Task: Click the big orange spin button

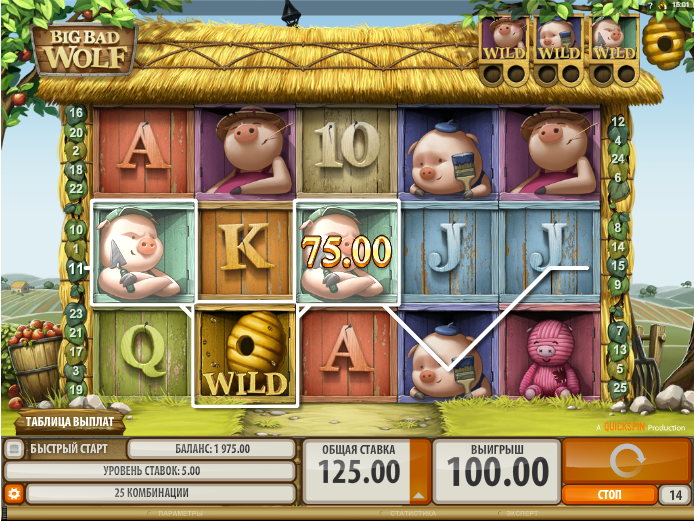Action: coord(624,462)
